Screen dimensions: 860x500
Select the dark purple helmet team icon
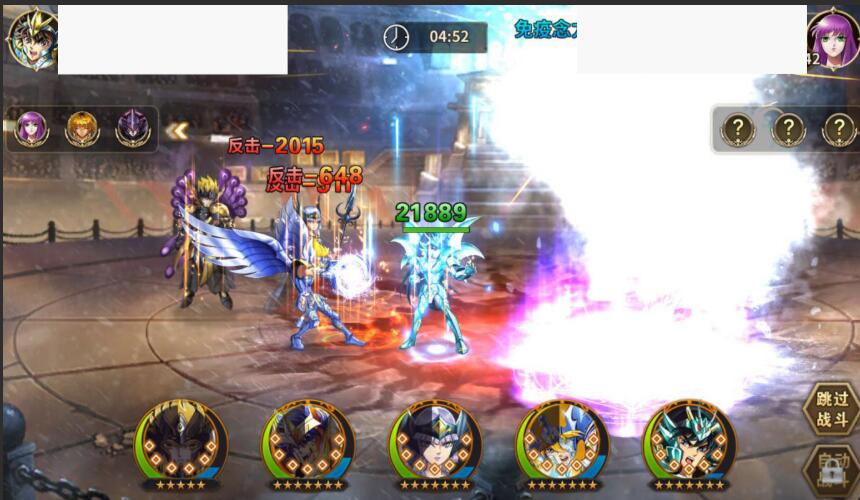coord(132,129)
